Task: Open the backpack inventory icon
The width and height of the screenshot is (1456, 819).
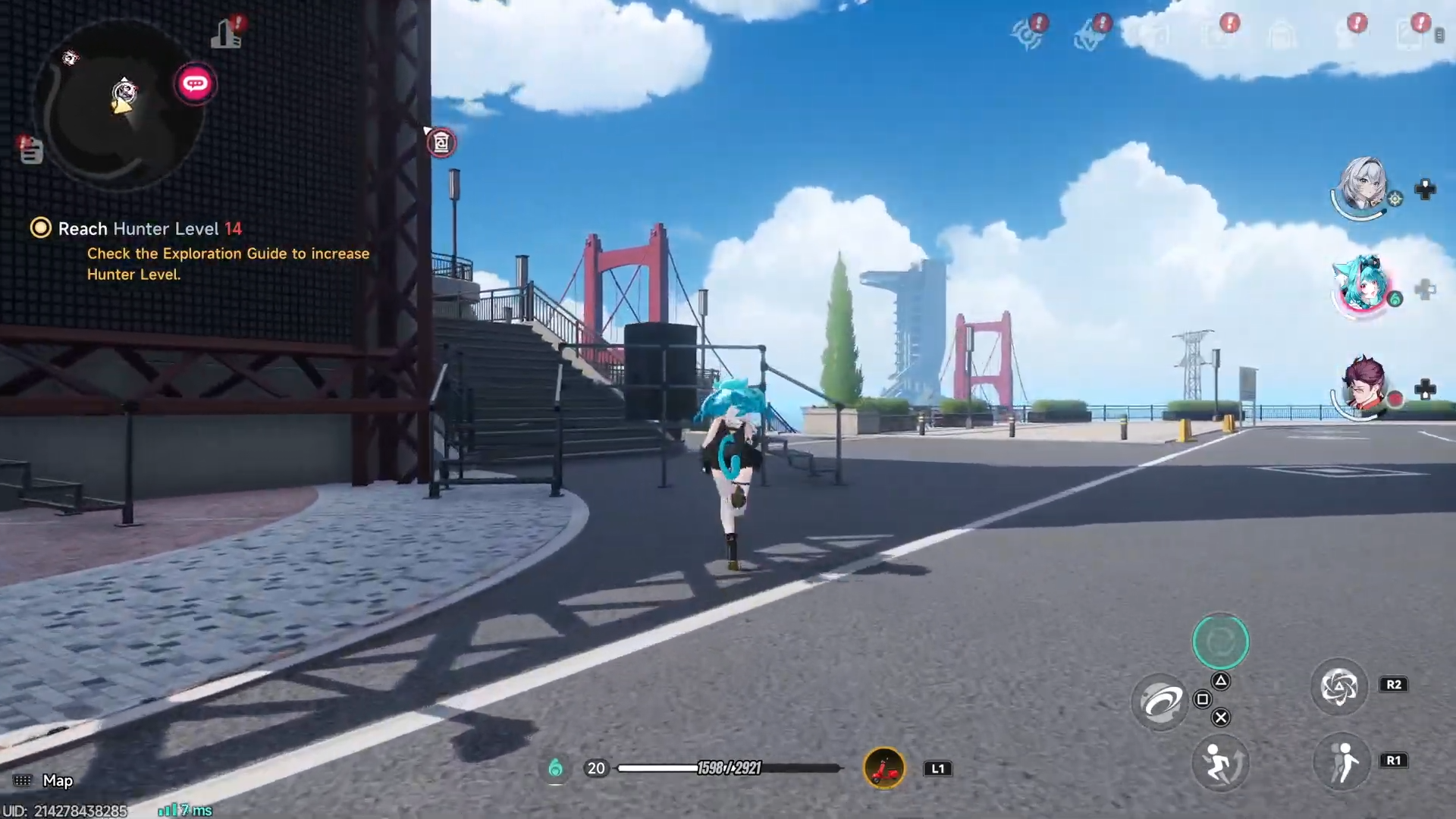Action: (x=1282, y=35)
